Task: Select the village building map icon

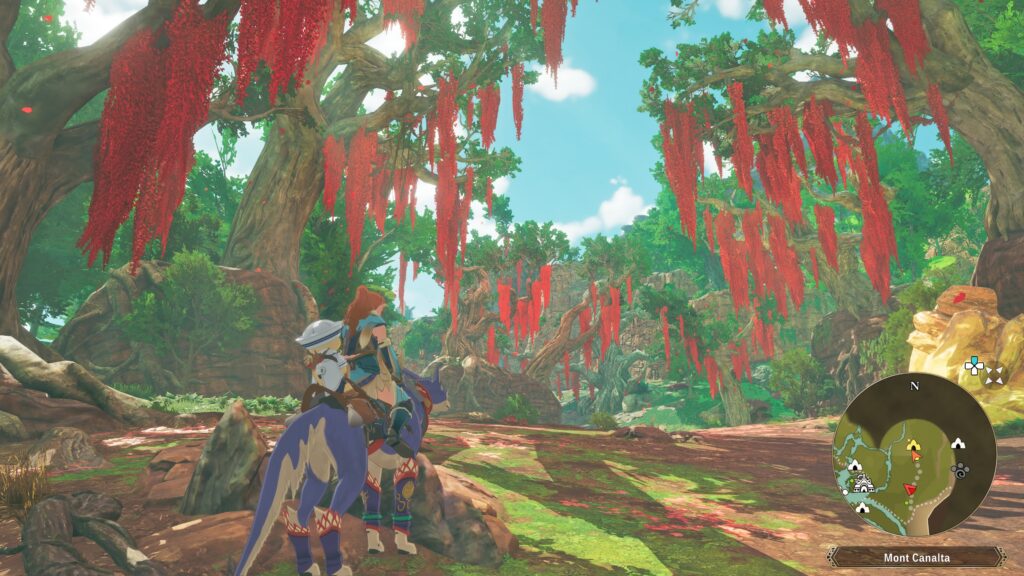Action: click(864, 485)
